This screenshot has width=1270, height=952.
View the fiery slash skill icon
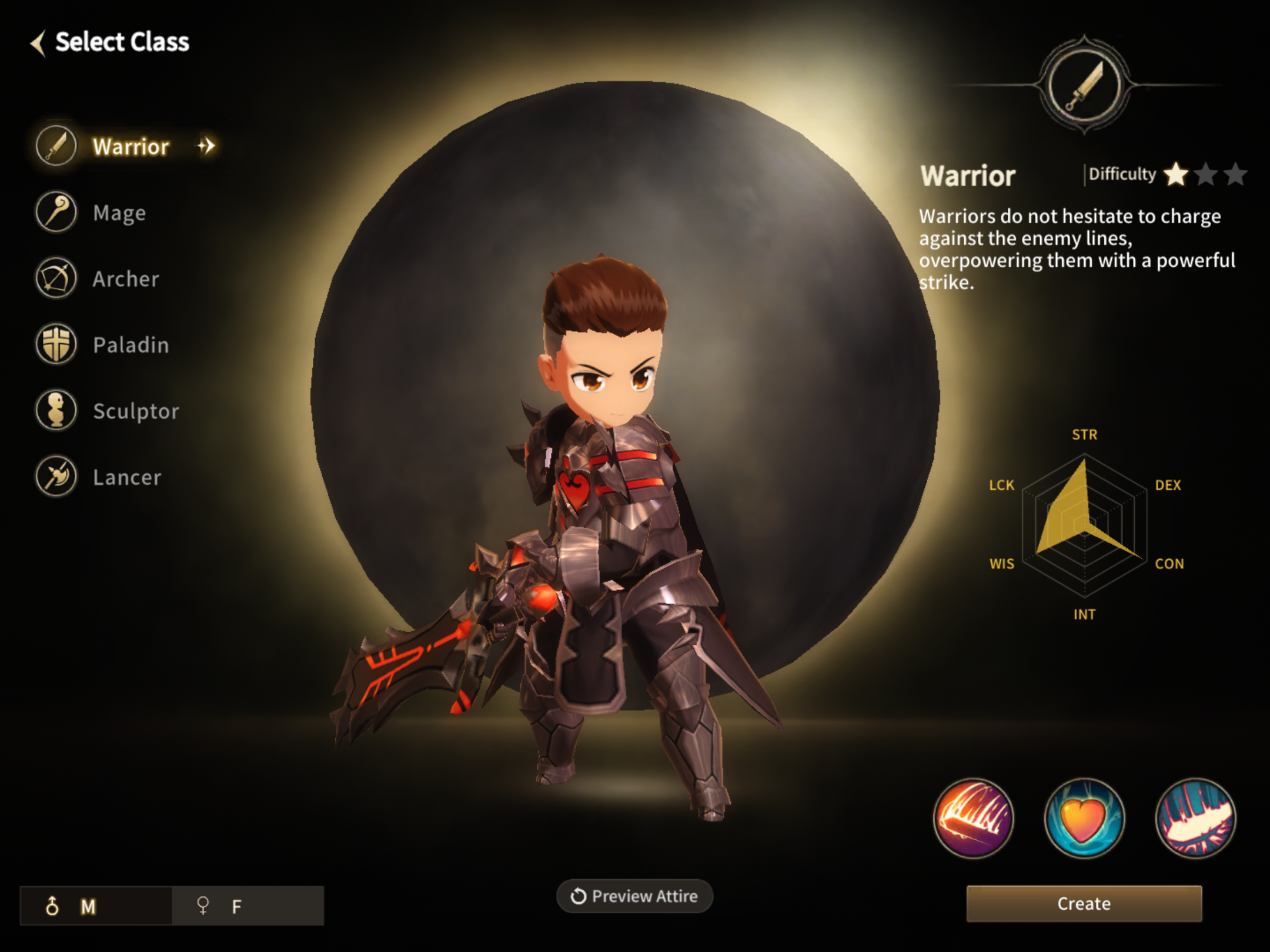click(x=973, y=818)
